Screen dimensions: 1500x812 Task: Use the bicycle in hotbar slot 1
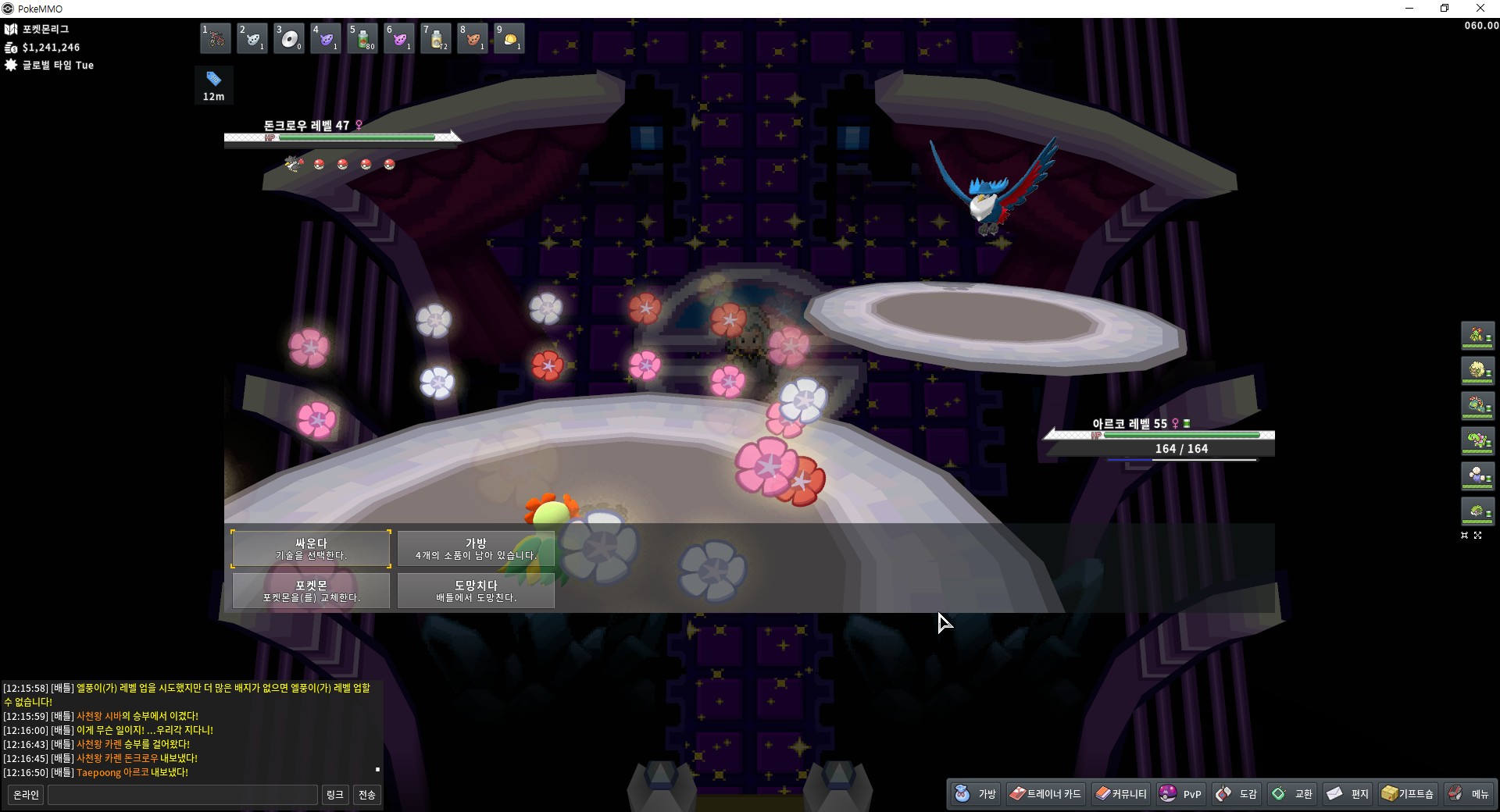[216, 38]
